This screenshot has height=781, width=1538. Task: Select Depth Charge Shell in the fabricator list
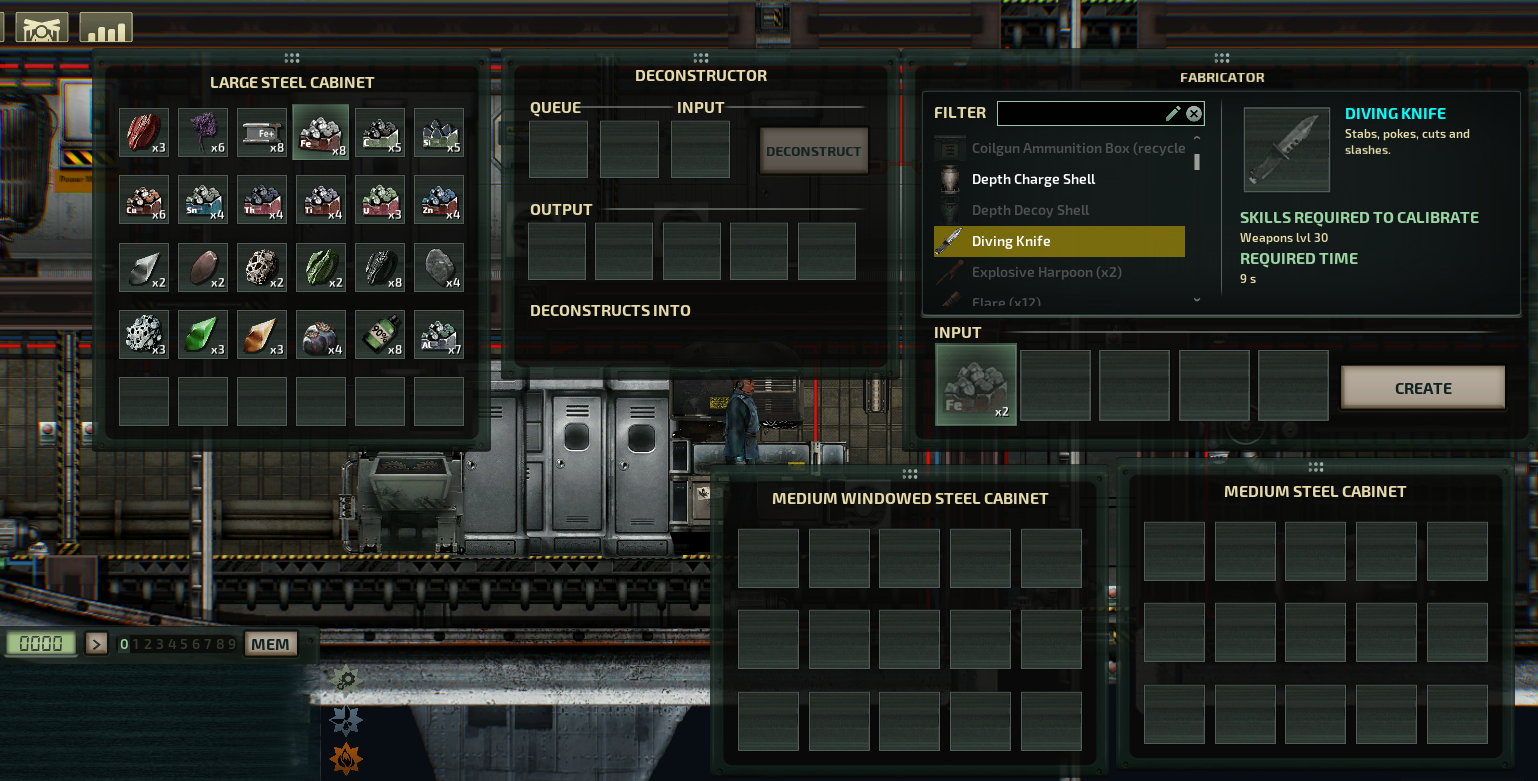coord(1034,179)
